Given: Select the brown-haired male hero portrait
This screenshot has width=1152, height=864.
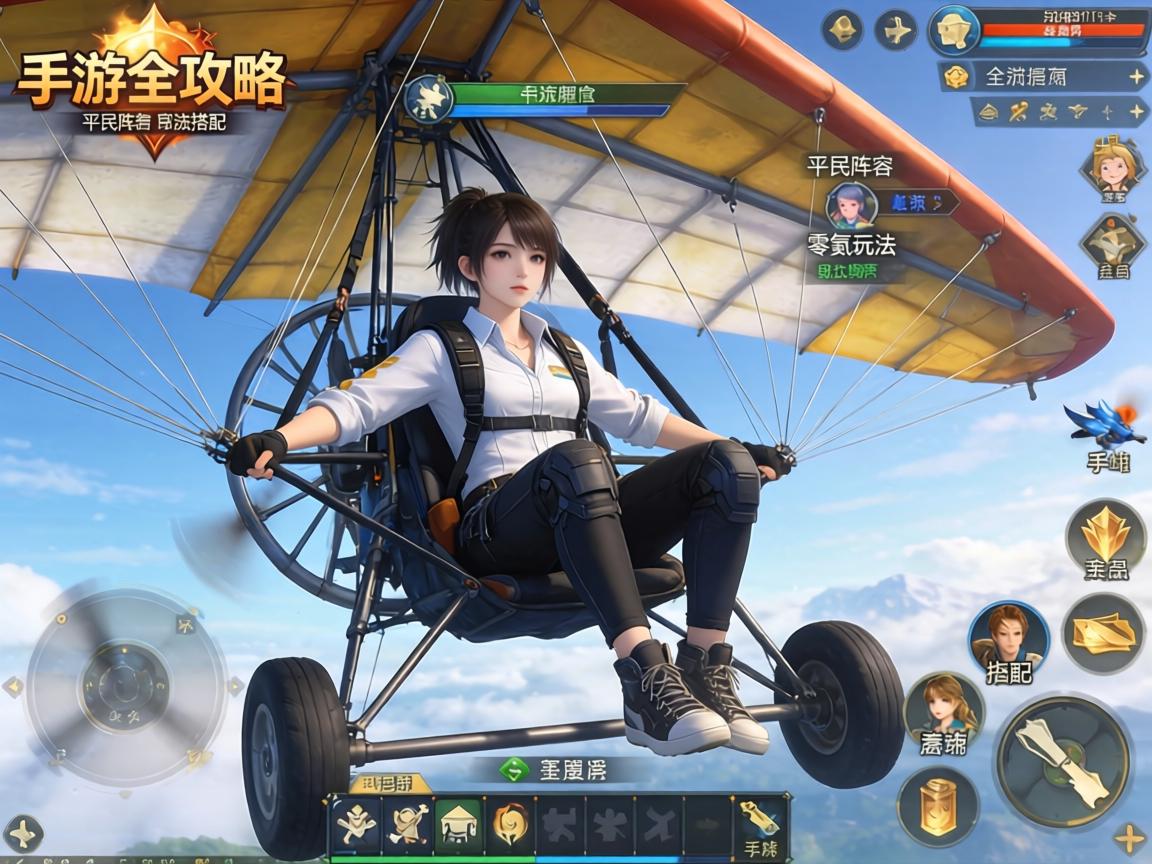Looking at the screenshot, I should [1008, 636].
